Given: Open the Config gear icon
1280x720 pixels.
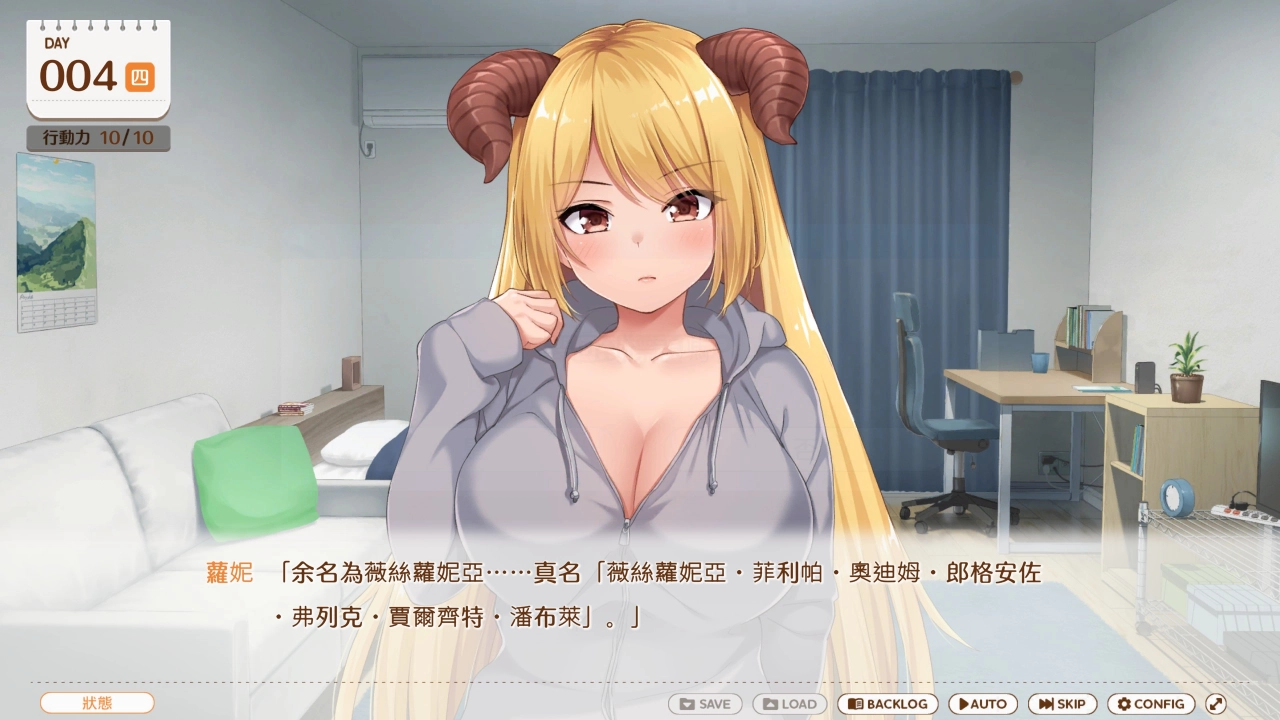Looking at the screenshot, I should click(1122, 703).
